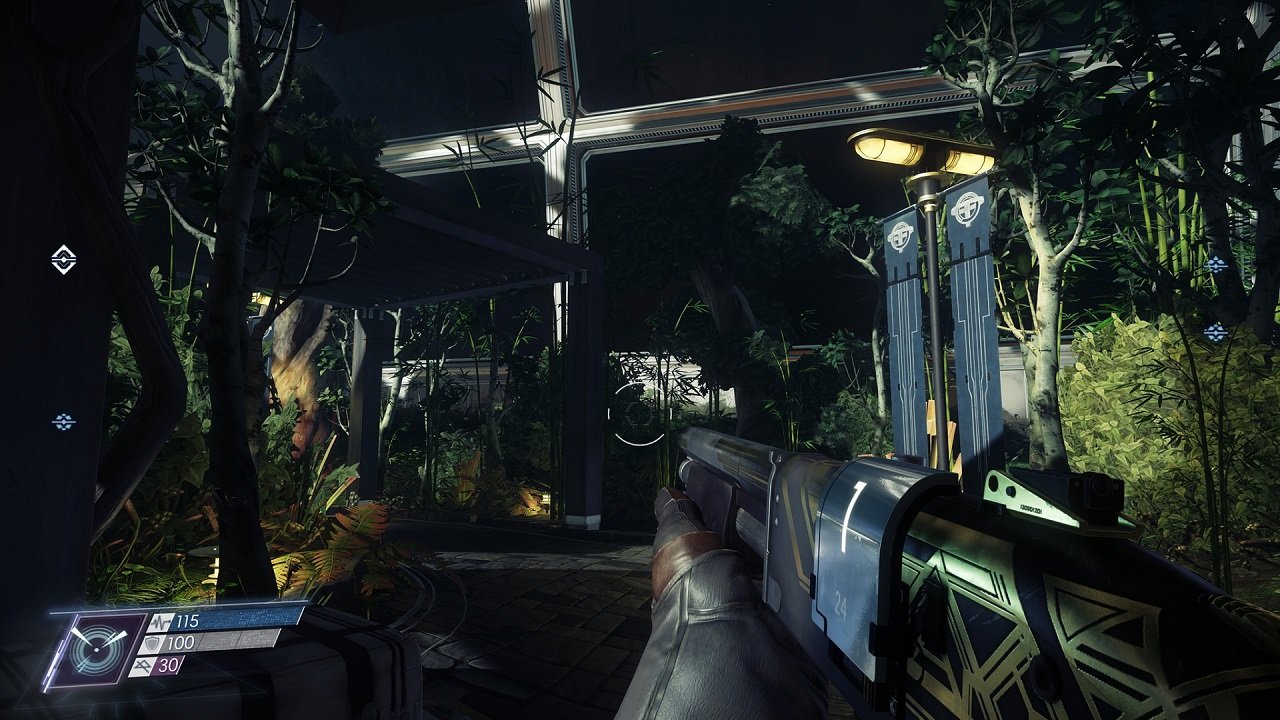Image resolution: width=1280 pixels, height=720 pixels.
Task: Click the TranStar logo on the left banner
Action: click(900, 237)
